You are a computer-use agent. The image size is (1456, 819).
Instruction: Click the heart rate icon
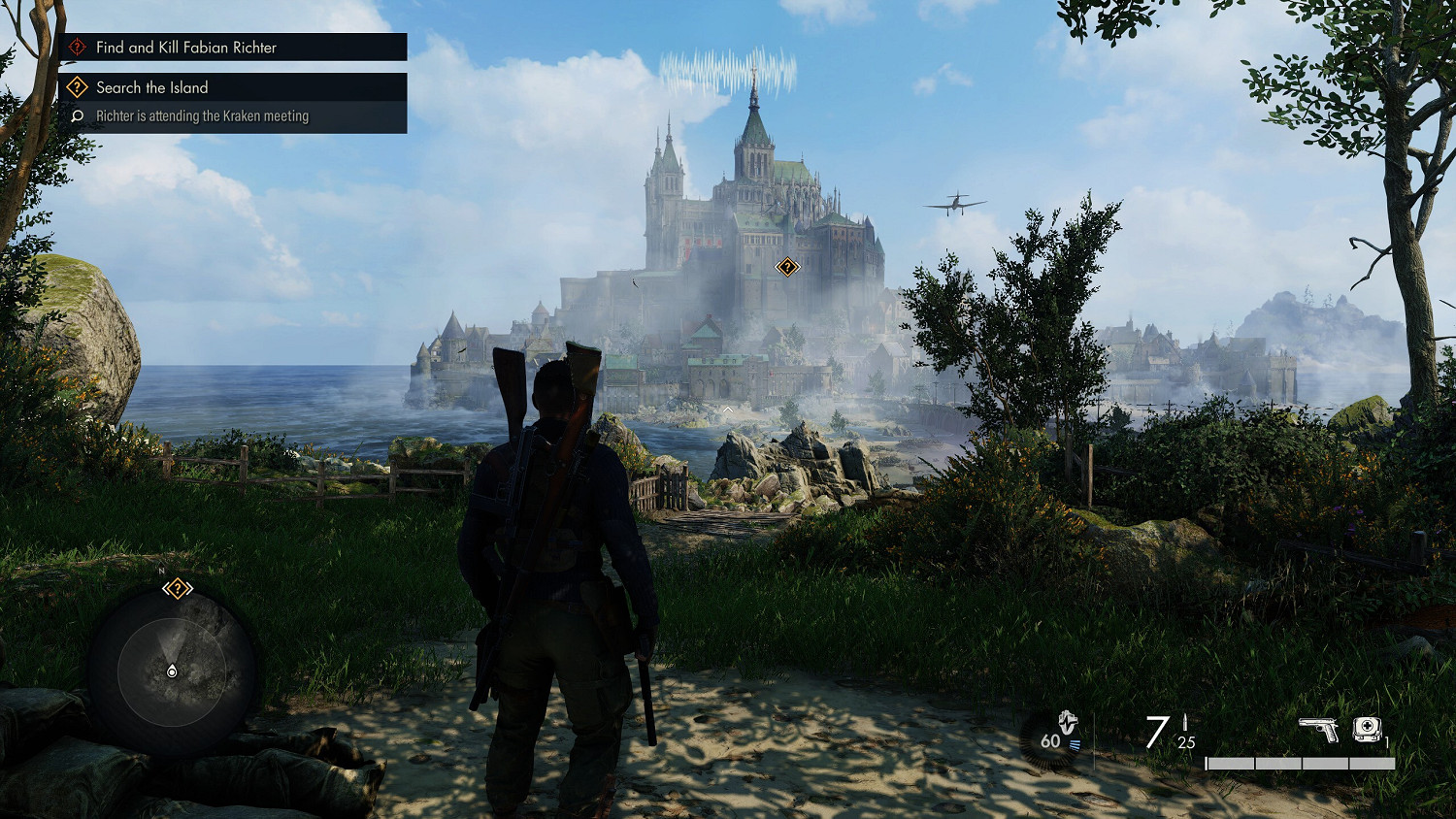pyautogui.click(x=1067, y=723)
